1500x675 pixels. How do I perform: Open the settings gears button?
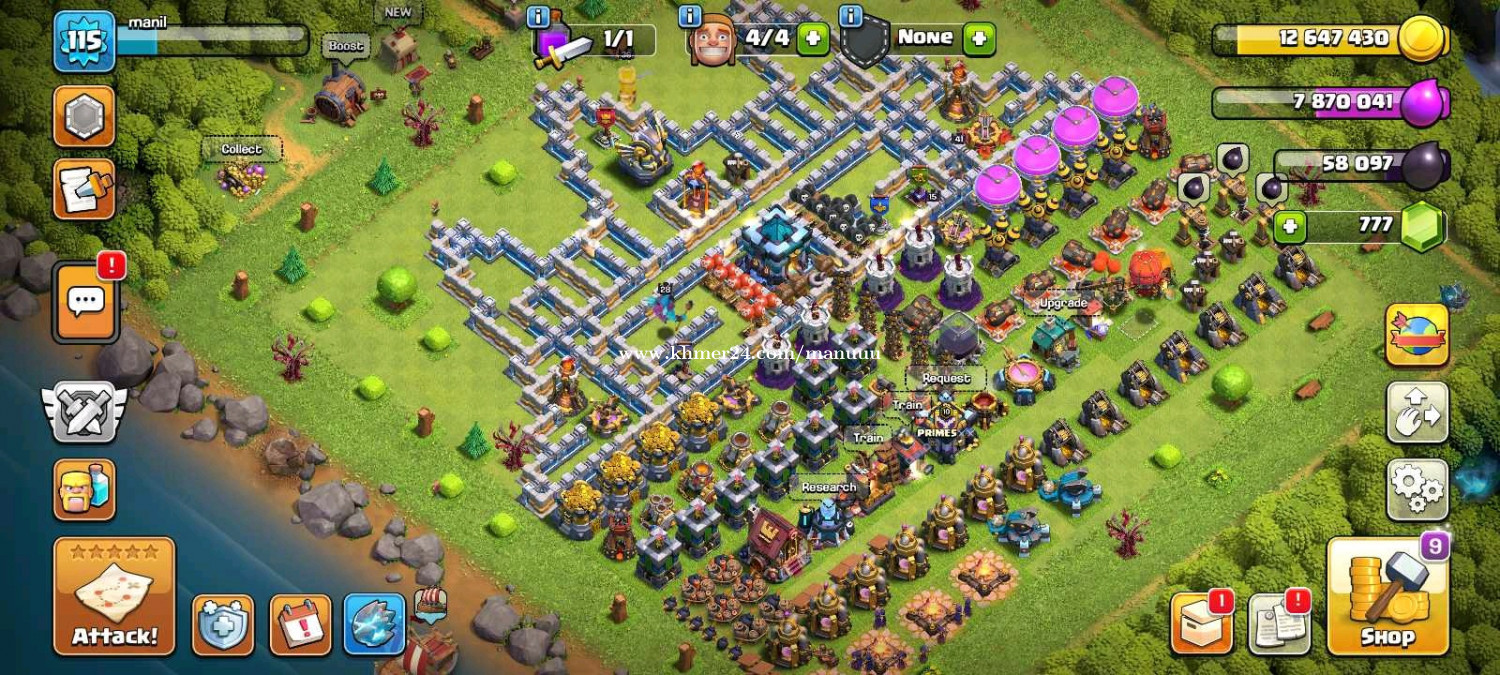[1416, 489]
